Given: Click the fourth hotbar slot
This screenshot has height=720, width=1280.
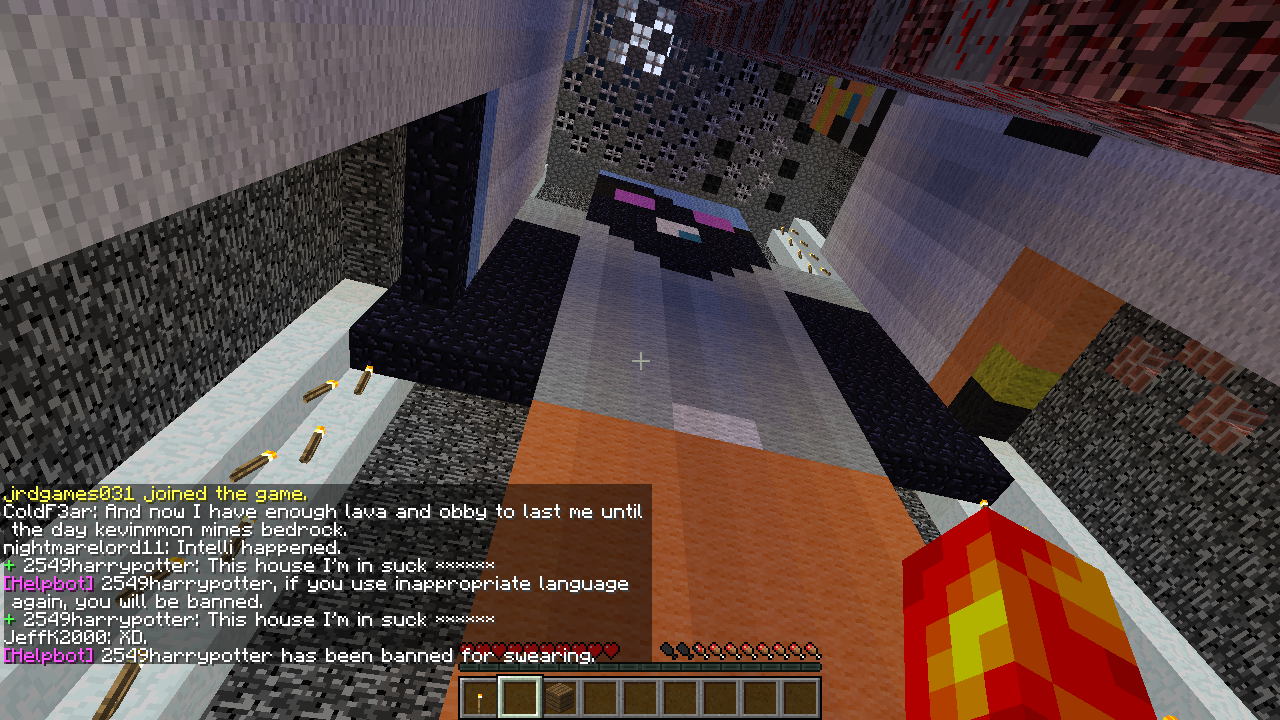Looking at the screenshot, I should click(x=600, y=695).
